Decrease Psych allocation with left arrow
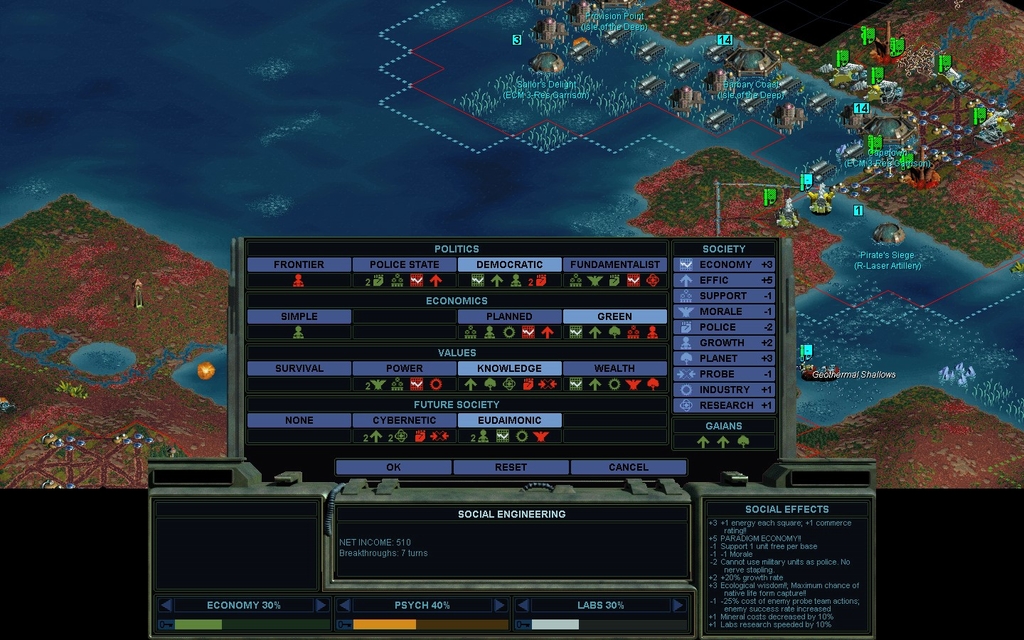This screenshot has height=640, width=1024. (343, 605)
